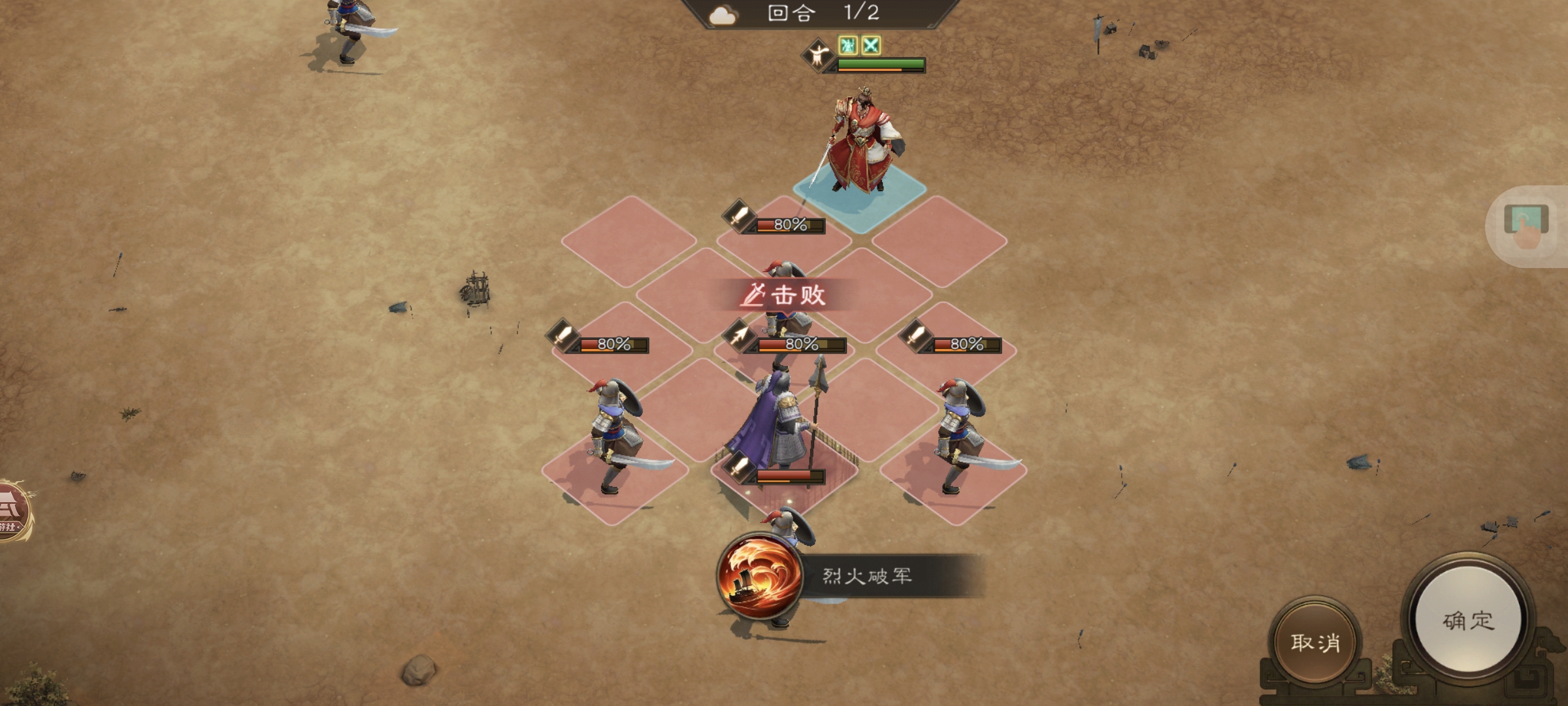Click the crossed swords buff icon above the general
The image size is (1568, 706).
point(872,46)
